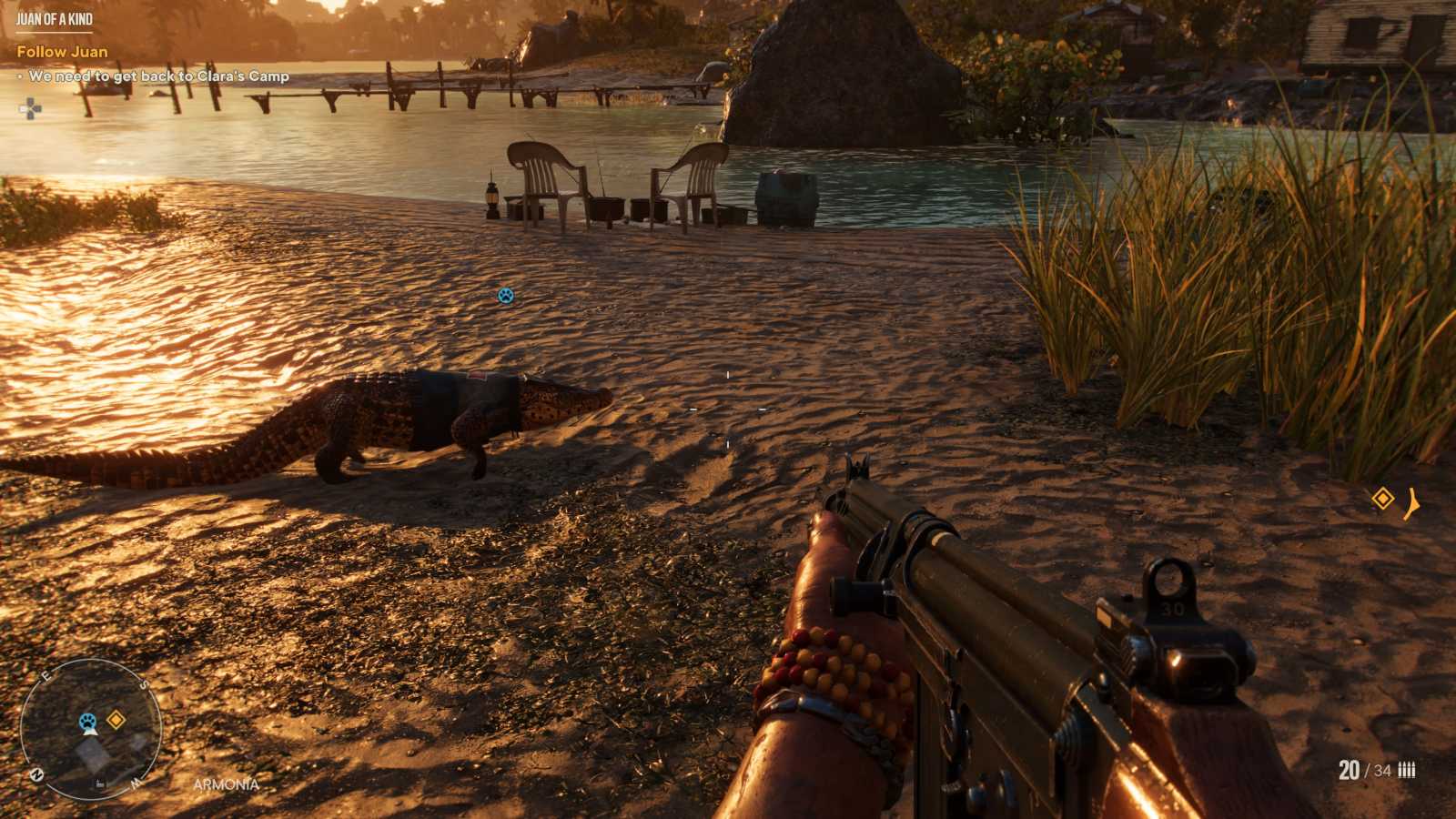Click the N compass letter on the minimap ring
This screenshot has width=1456, height=819.
tap(37, 774)
